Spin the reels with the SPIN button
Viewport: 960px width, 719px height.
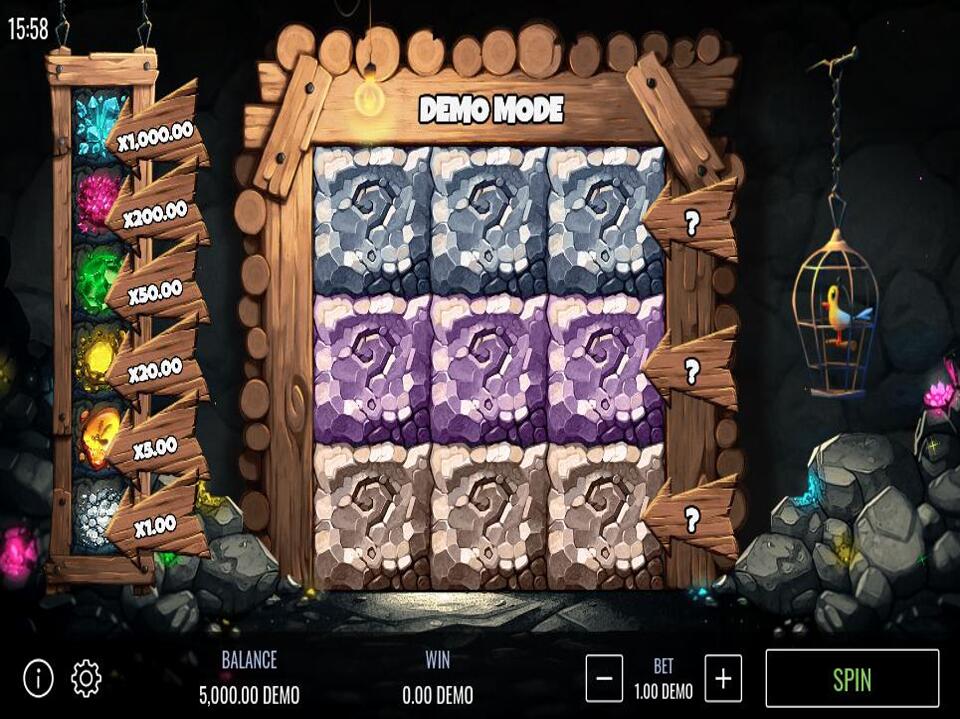click(852, 678)
